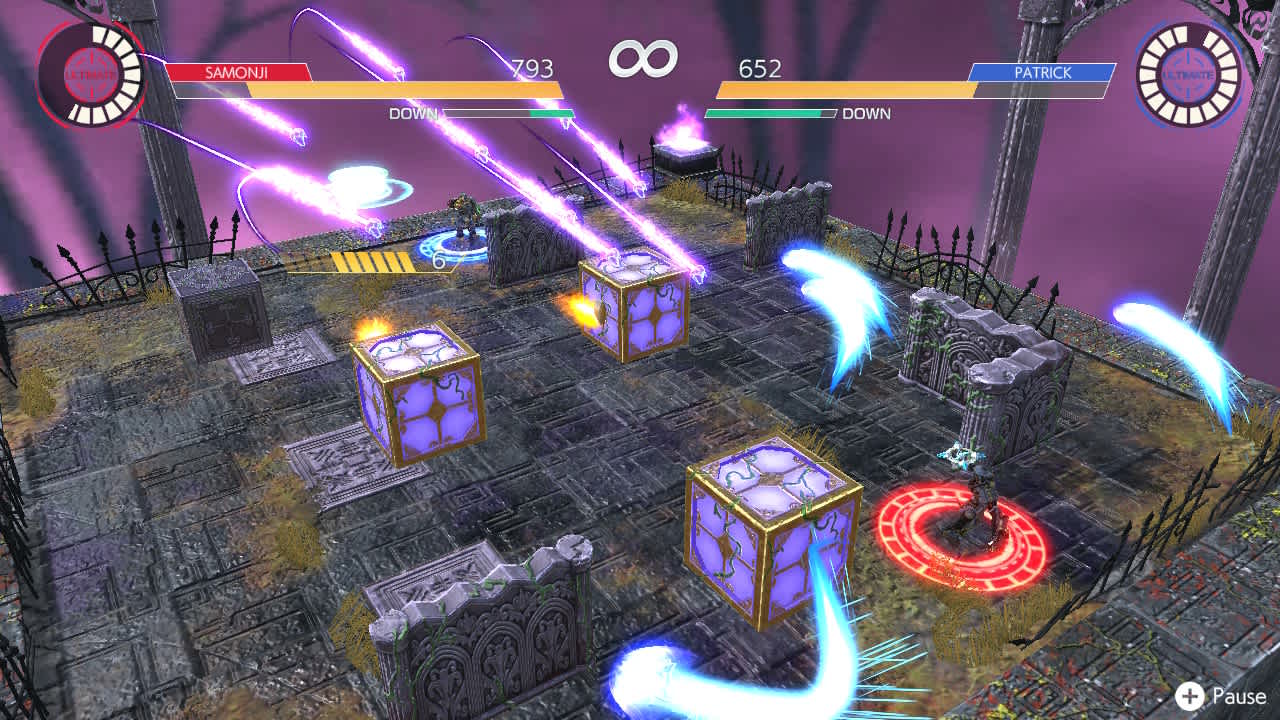Image resolution: width=1280 pixels, height=720 pixels.
Task: Select Patrick's blue ULTIMATE gauge icon
Action: [1189, 73]
